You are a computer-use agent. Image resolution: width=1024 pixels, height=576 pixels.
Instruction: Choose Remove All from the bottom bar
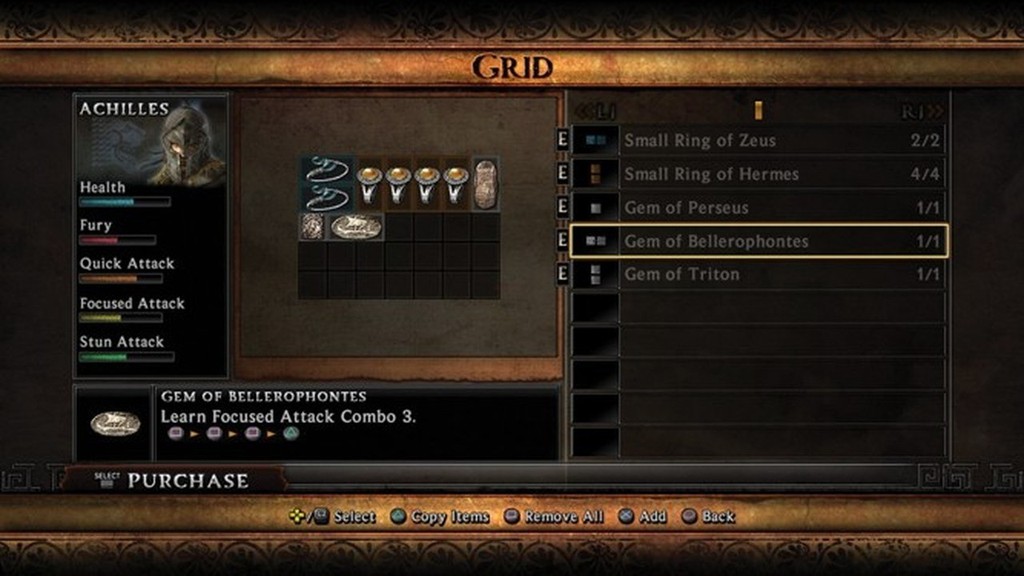point(554,517)
